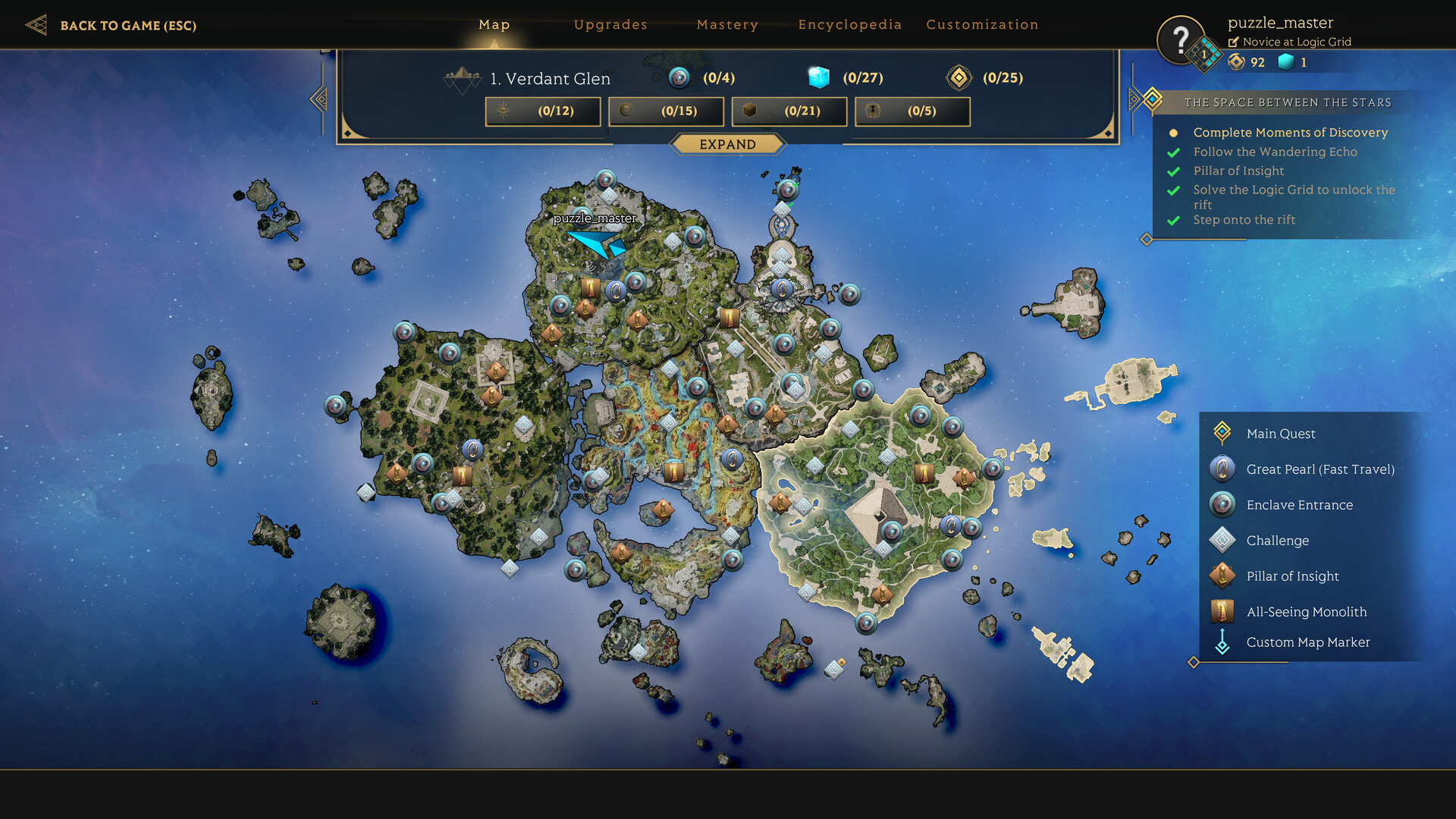1456x819 pixels.
Task: Open the Encyclopedia menu item
Action: [850, 24]
